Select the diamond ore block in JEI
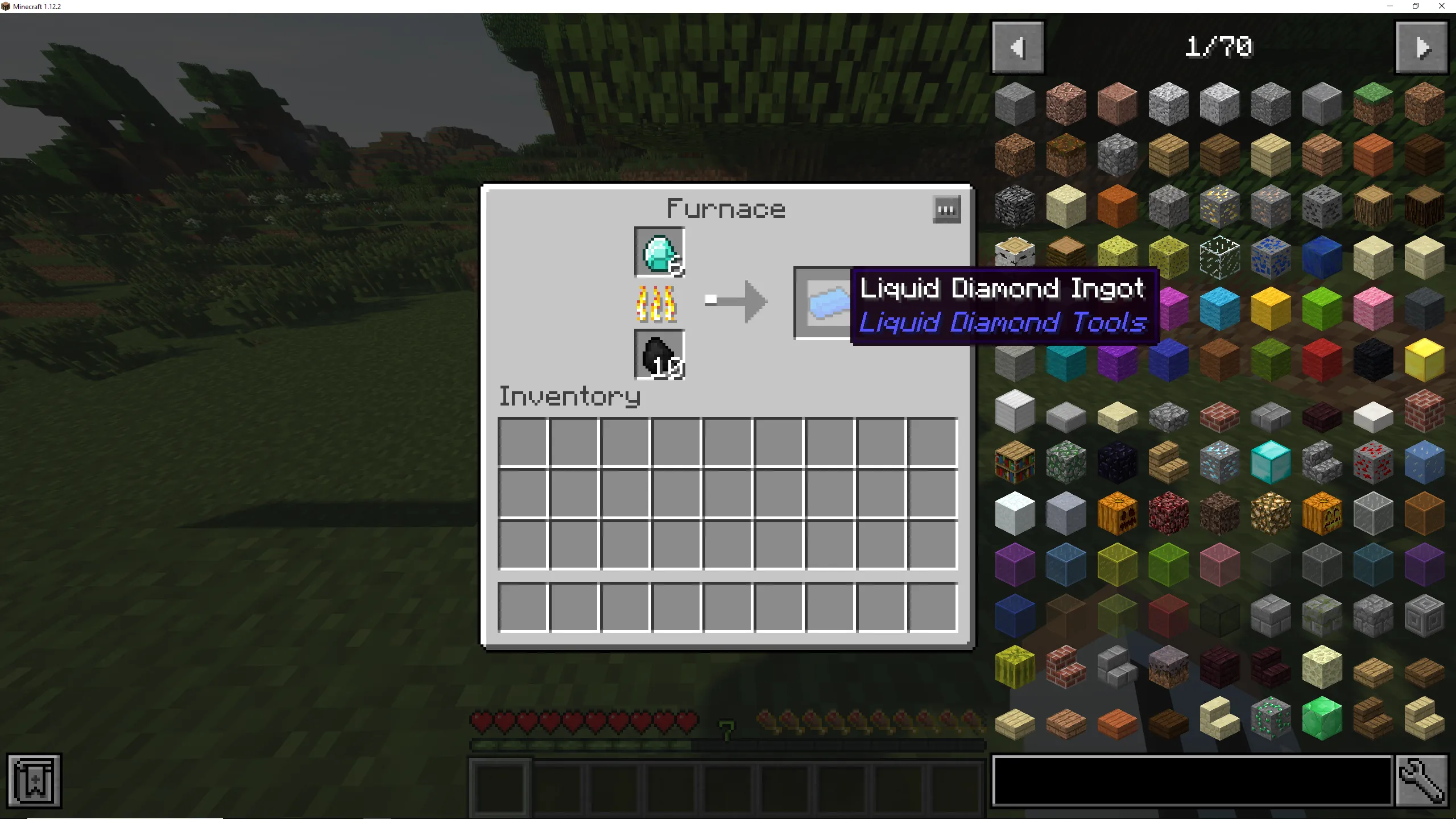Viewport: 1456px width, 819px height. point(1220,462)
